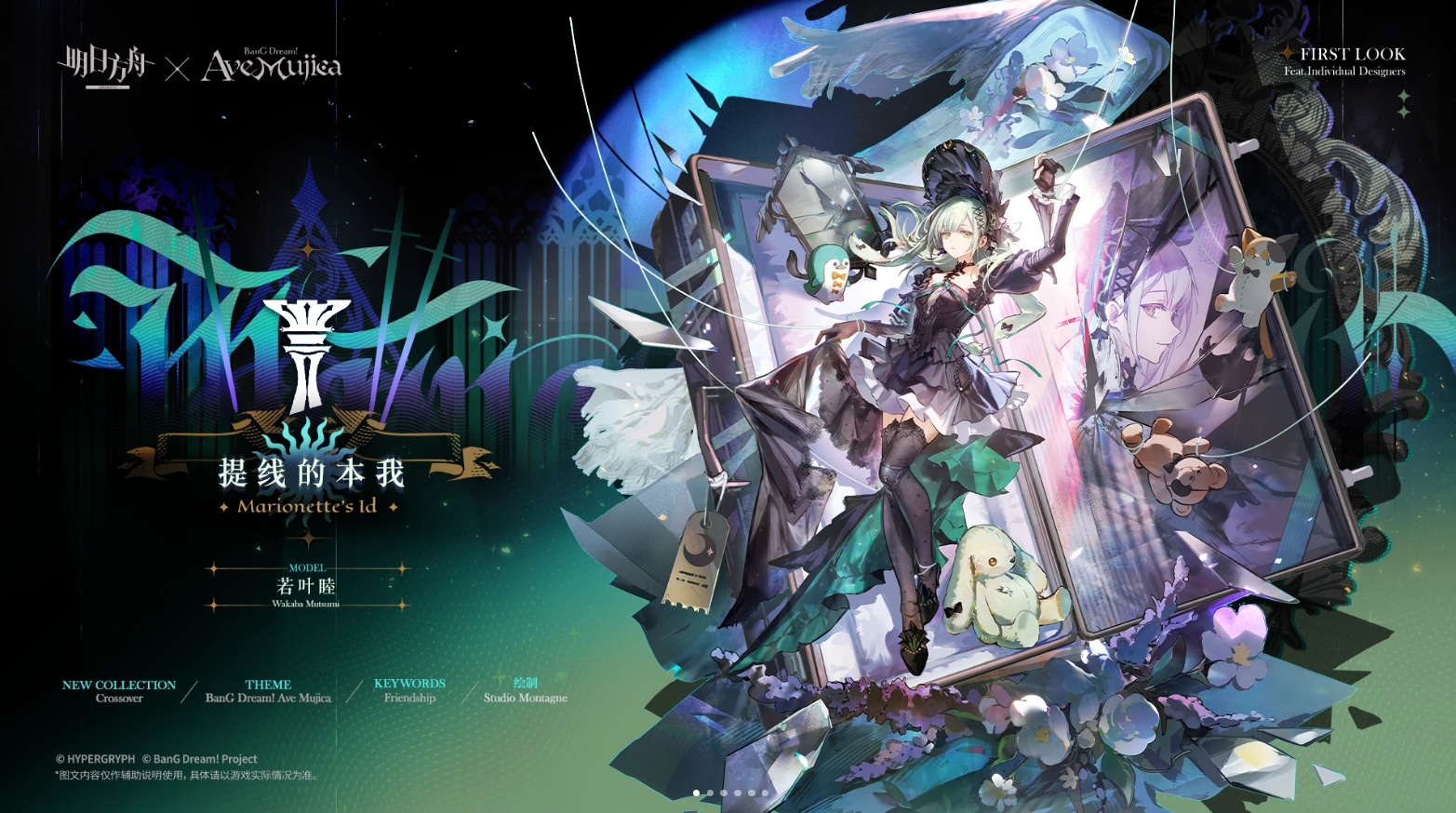Select the highlighted white carousel dot
The width and height of the screenshot is (1456, 813).
click(696, 793)
